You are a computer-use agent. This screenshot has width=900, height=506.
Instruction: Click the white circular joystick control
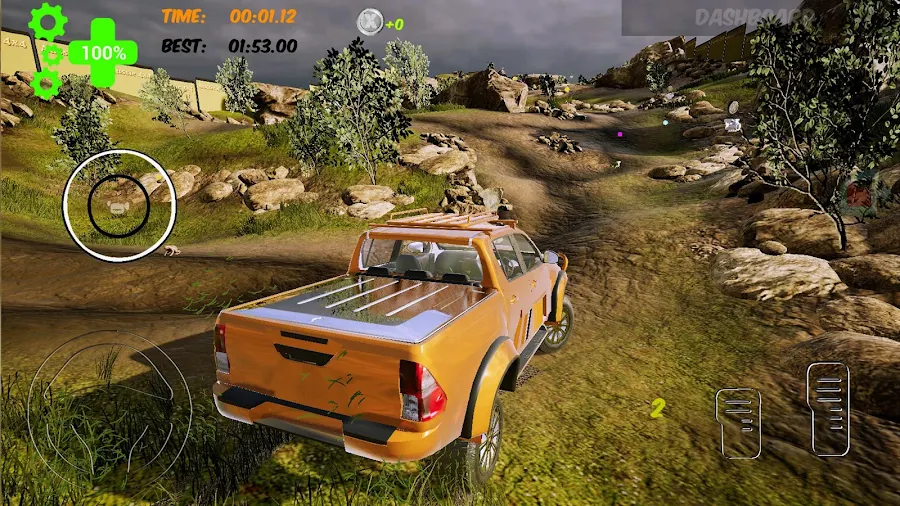tap(119, 206)
